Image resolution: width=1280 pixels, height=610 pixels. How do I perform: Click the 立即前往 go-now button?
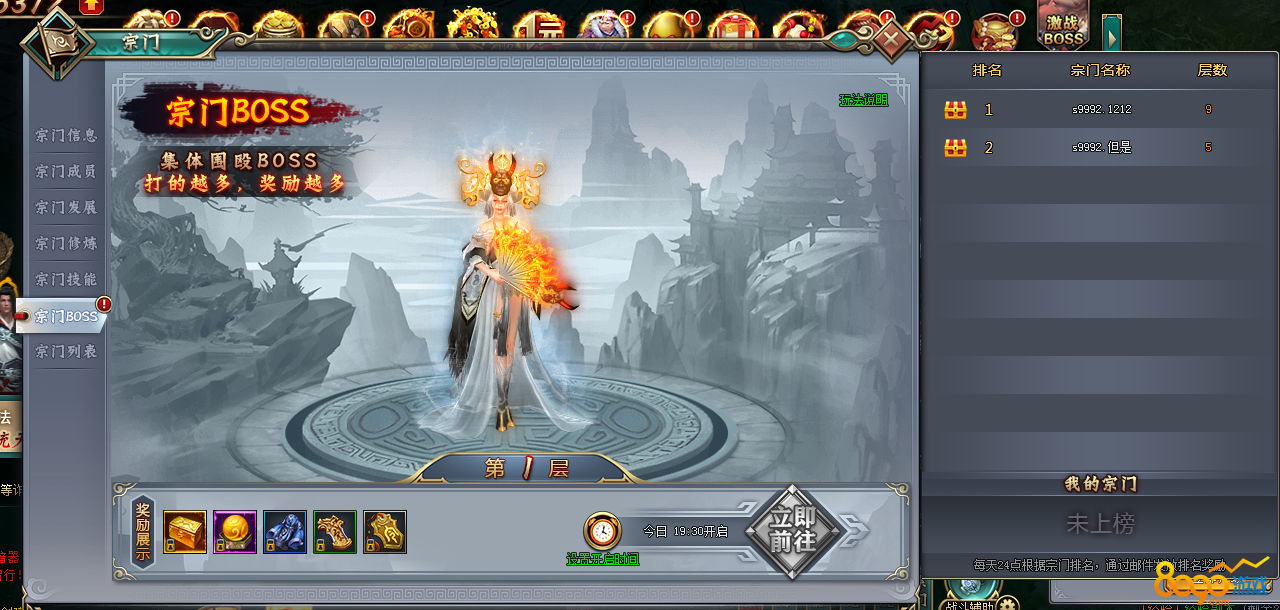(793, 531)
